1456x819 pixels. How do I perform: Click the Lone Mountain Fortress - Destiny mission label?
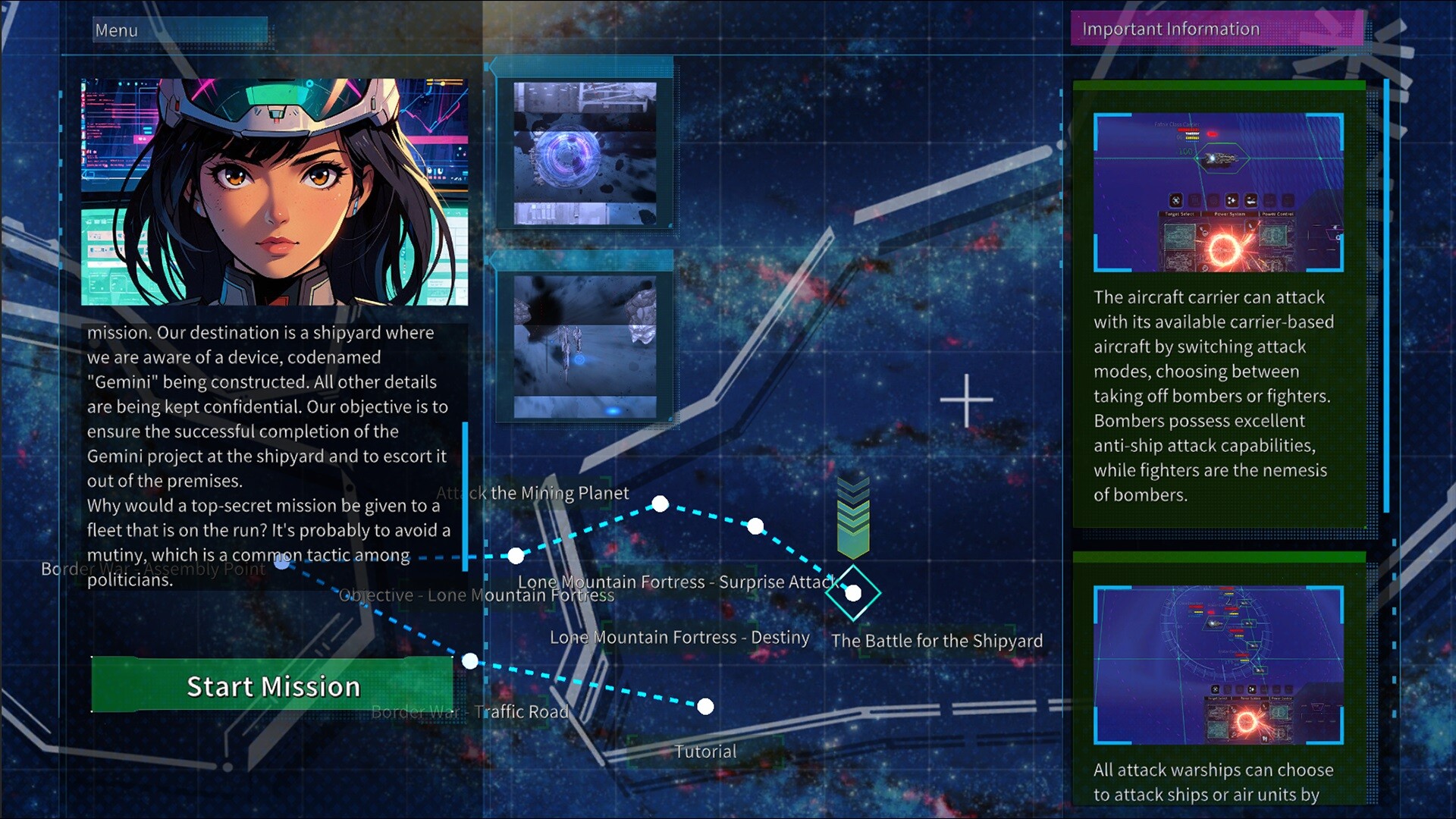[679, 637]
